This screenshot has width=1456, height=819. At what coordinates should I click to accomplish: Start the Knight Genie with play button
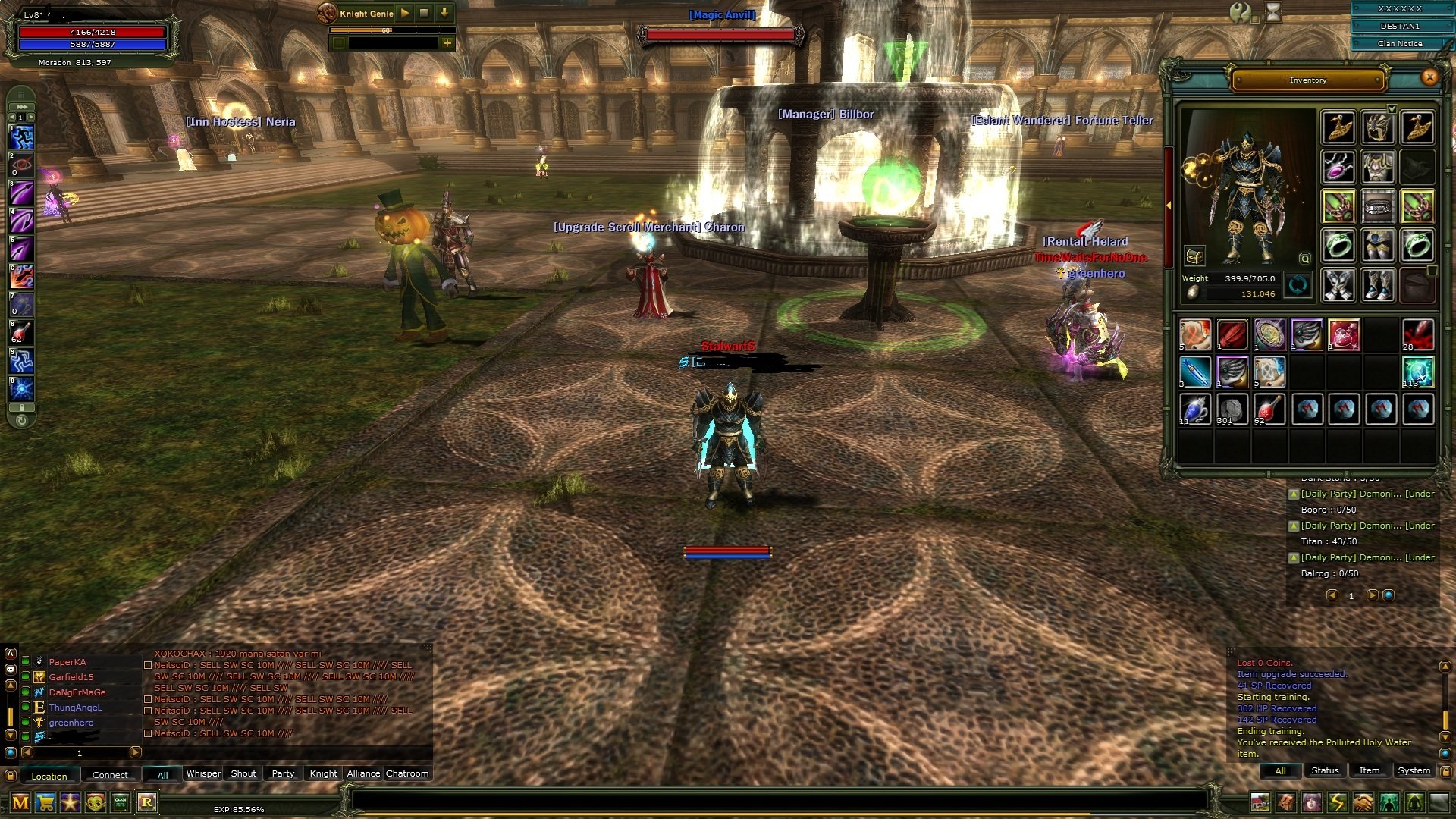(x=405, y=13)
